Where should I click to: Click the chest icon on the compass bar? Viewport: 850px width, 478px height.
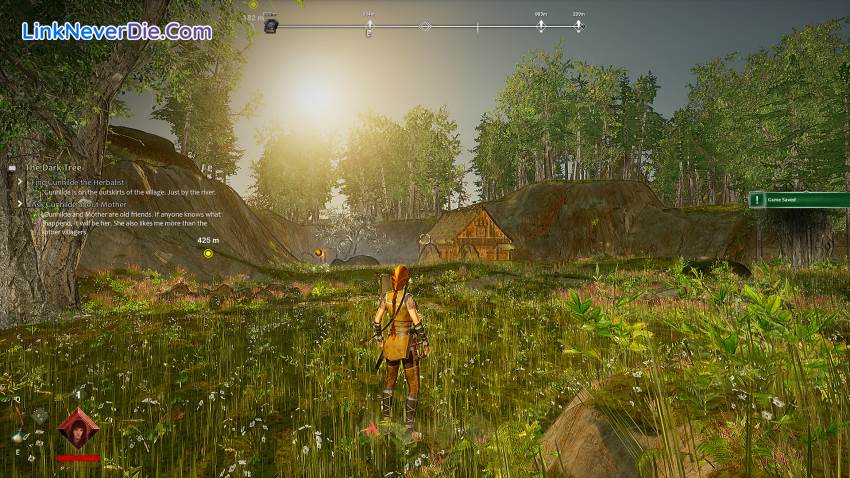tap(271, 26)
